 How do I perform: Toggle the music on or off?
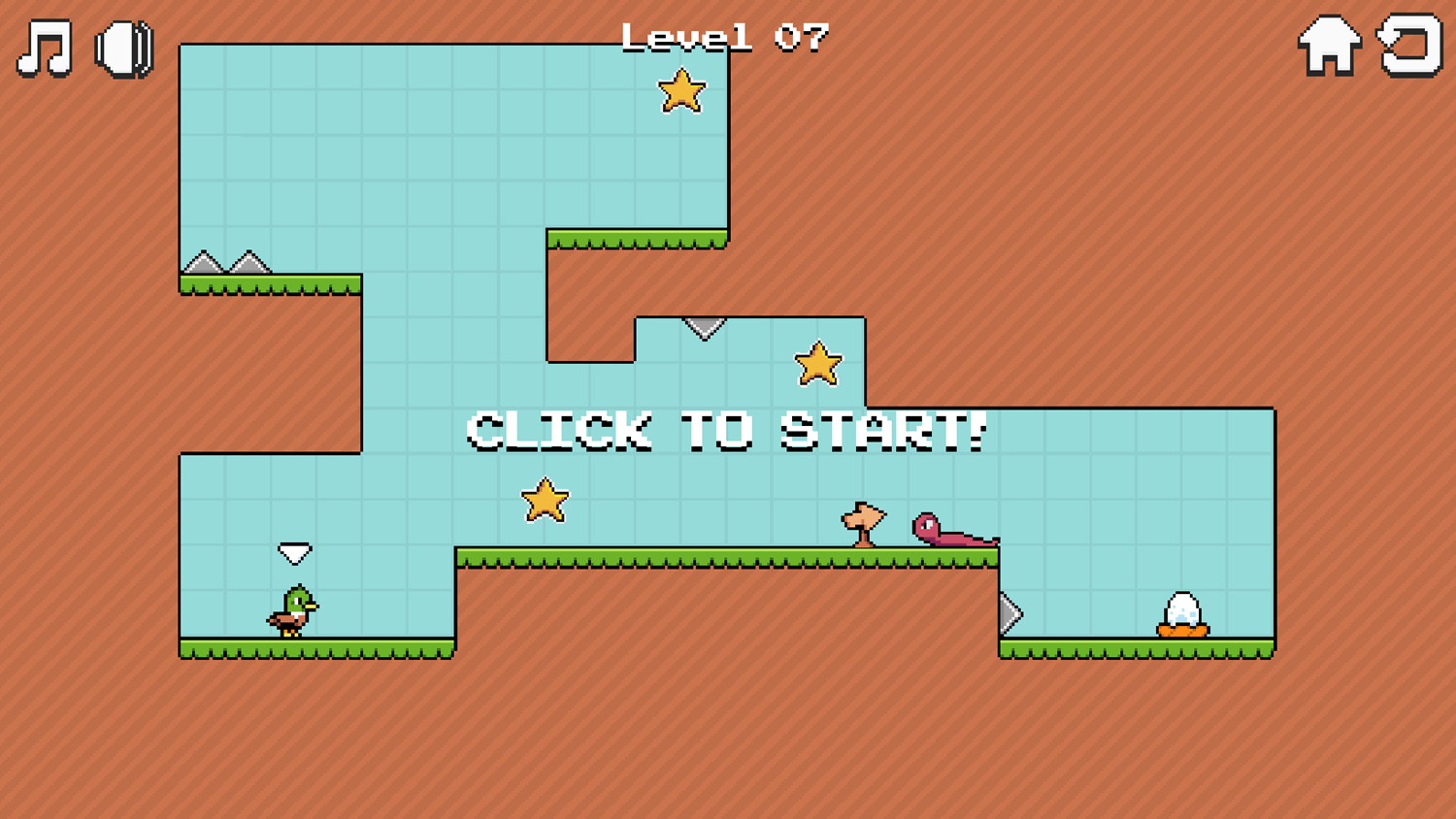44,49
